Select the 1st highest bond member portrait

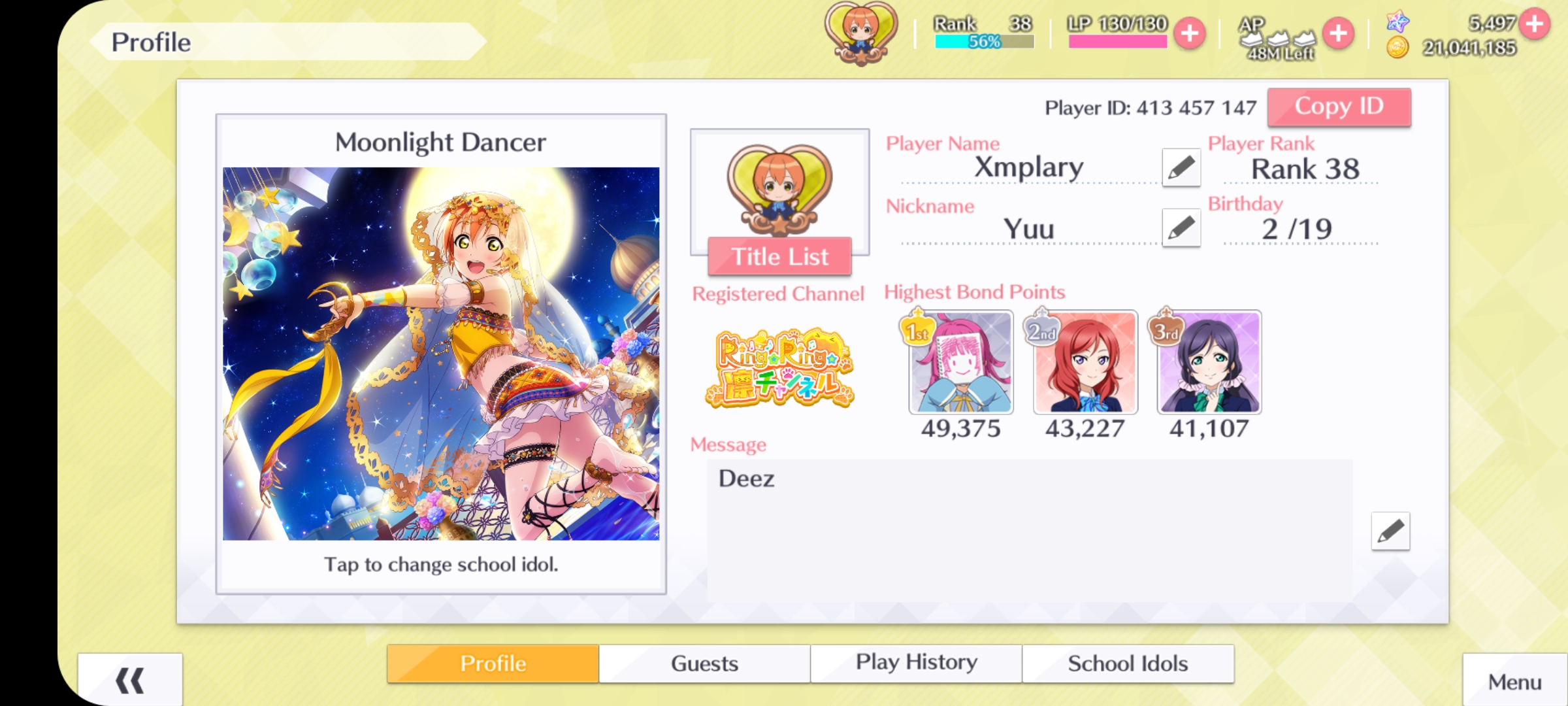click(961, 362)
